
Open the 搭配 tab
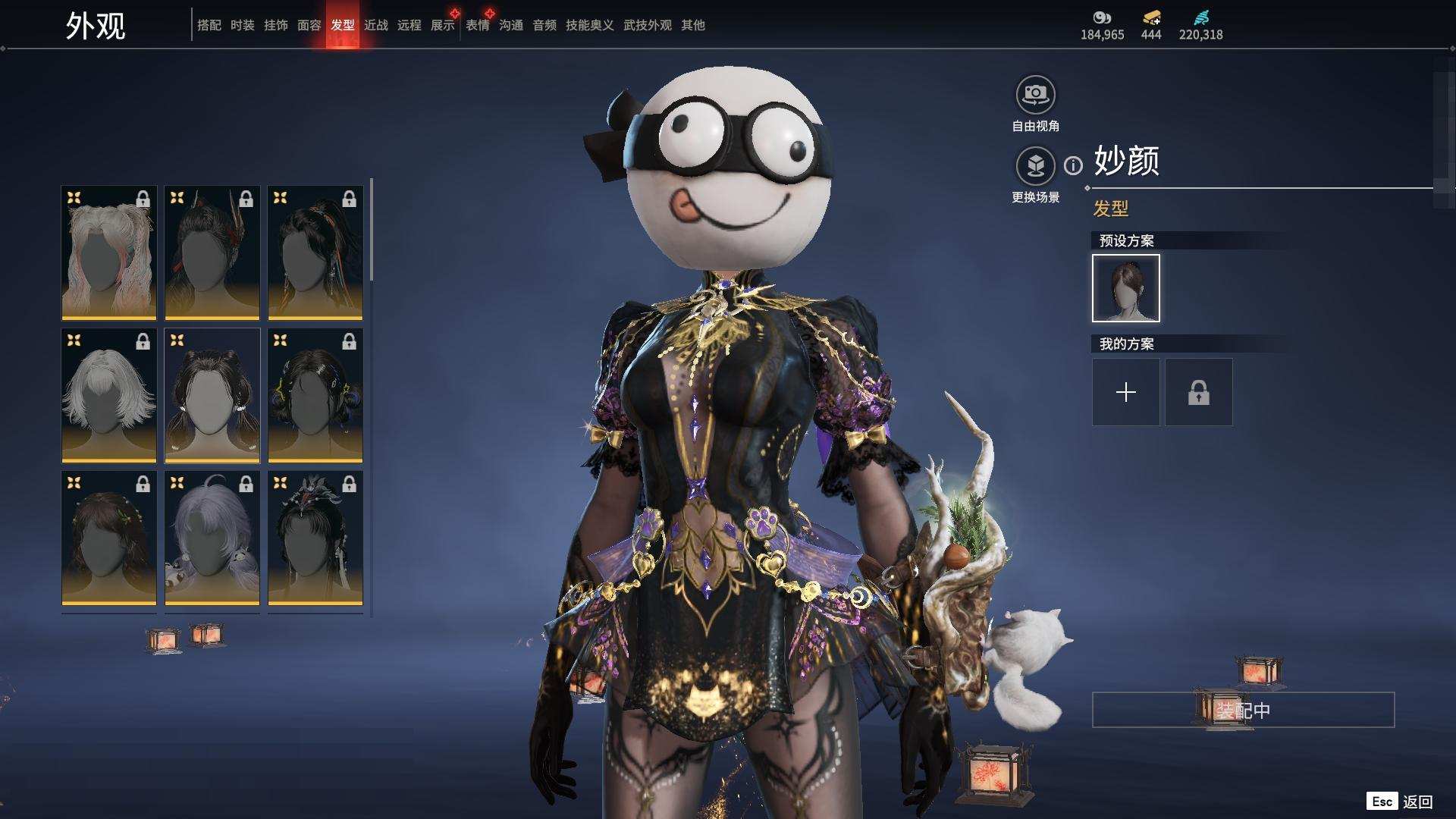(x=209, y=25)
